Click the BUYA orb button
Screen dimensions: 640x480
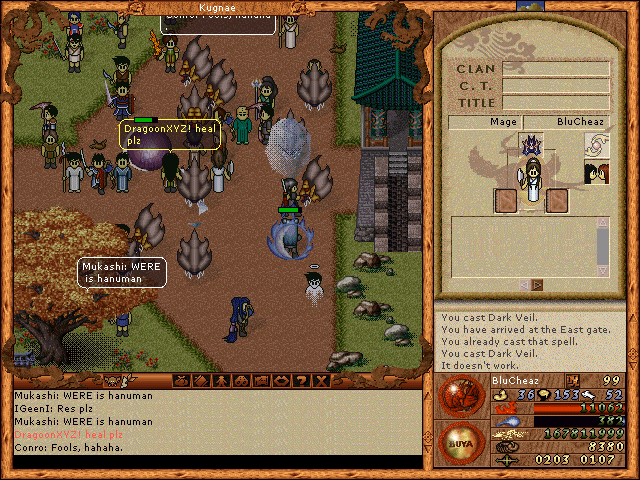pos(462,440)
